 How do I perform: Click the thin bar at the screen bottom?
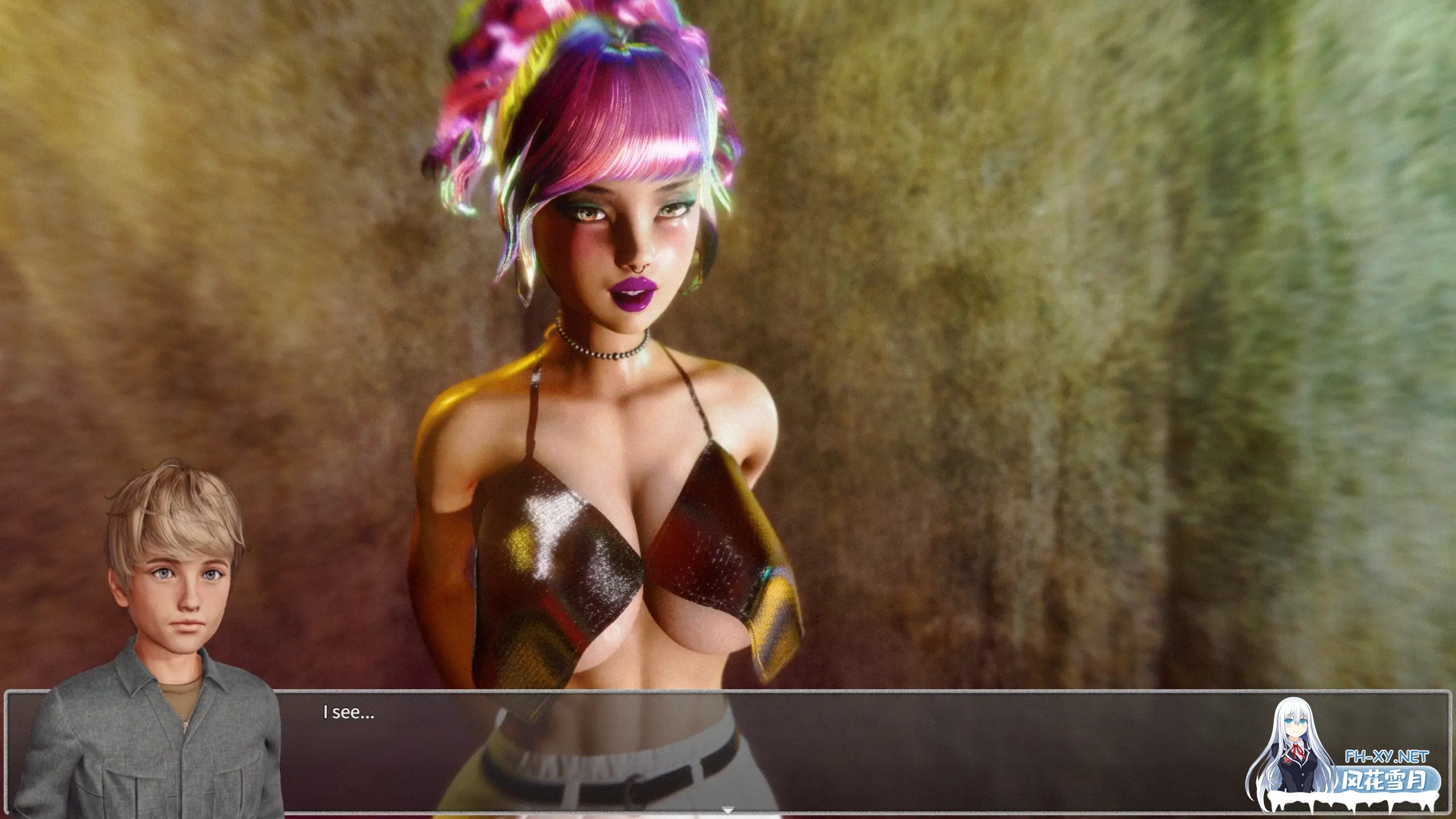(728, 817)
